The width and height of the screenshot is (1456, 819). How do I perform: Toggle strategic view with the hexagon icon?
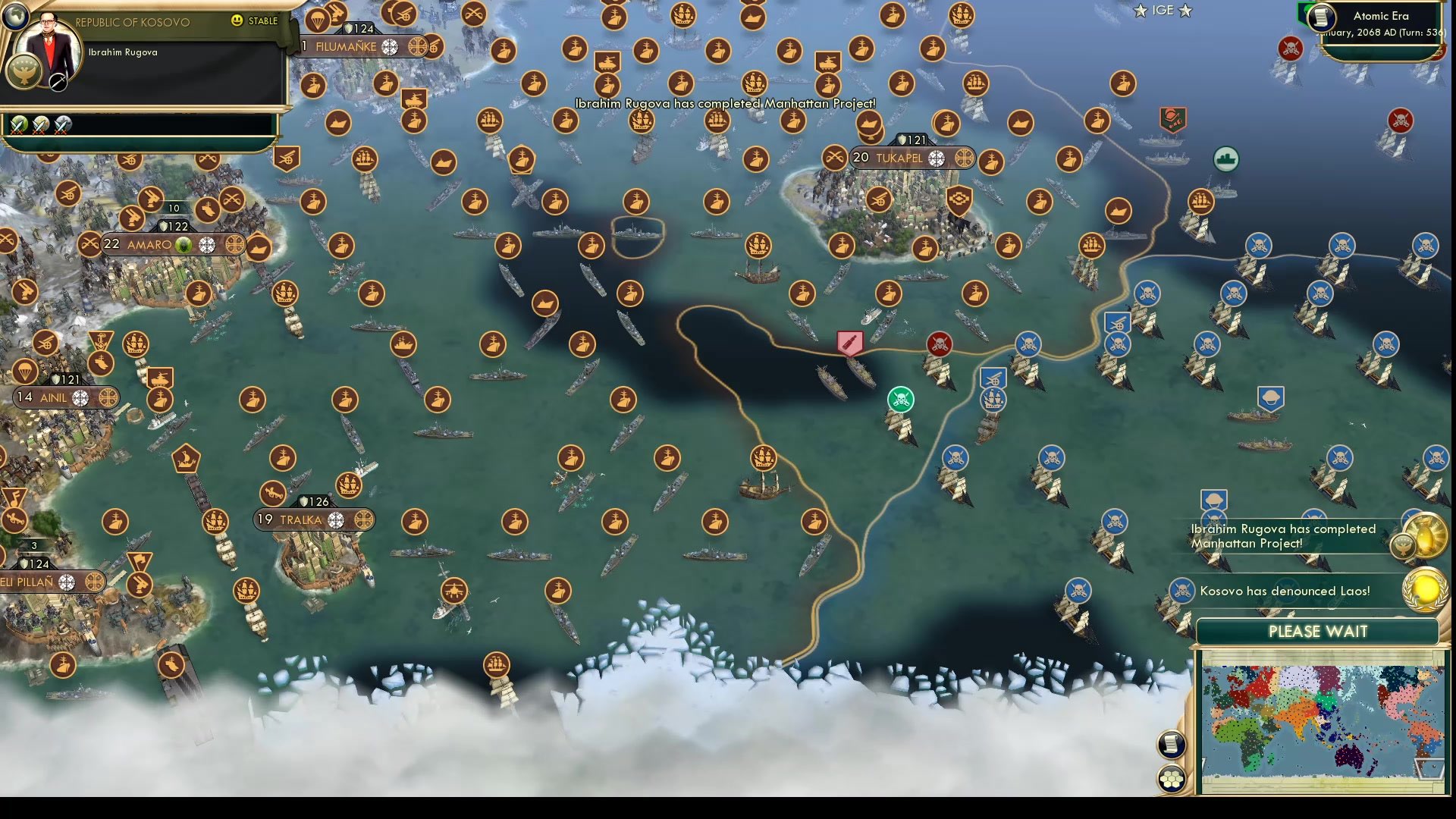coord(1170,778)
